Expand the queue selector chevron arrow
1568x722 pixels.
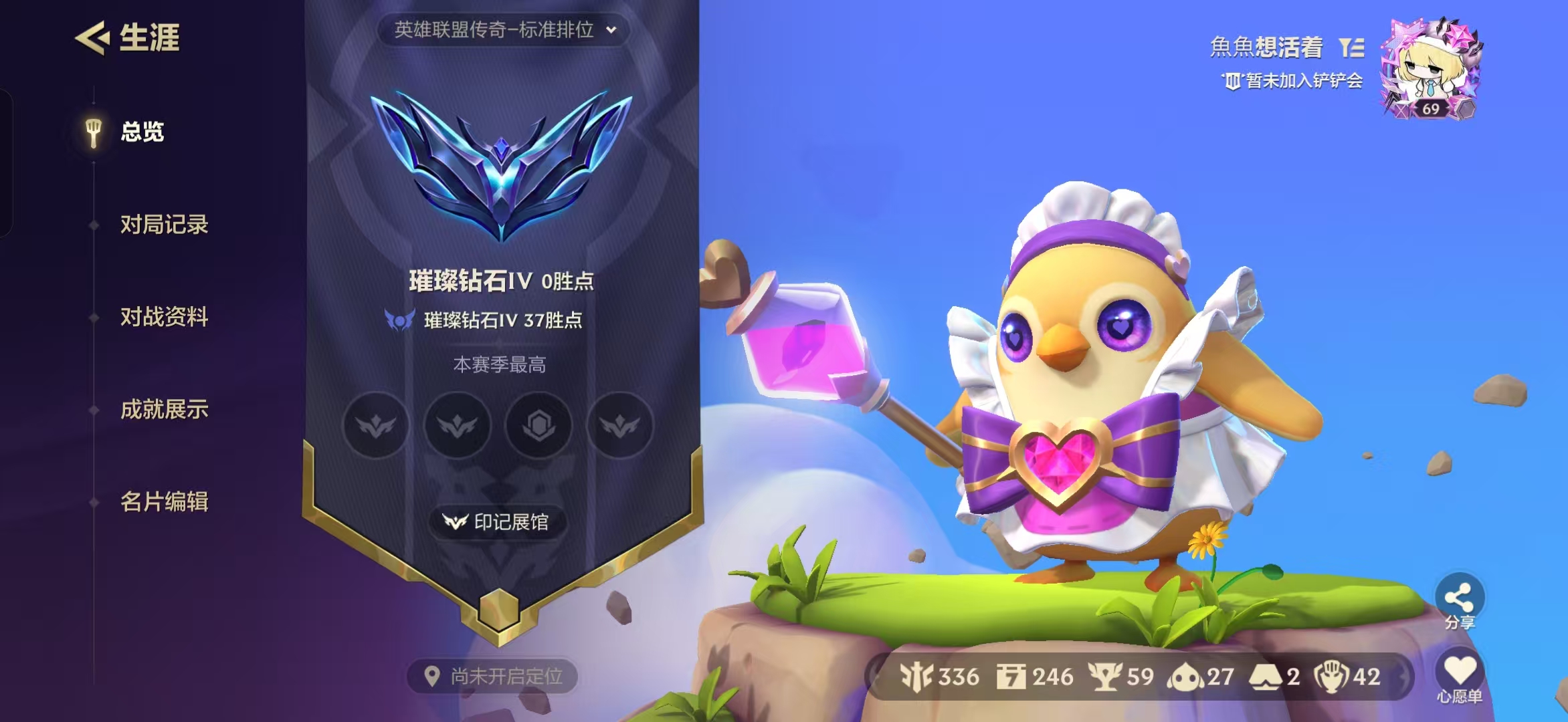[x=611, y=29]
